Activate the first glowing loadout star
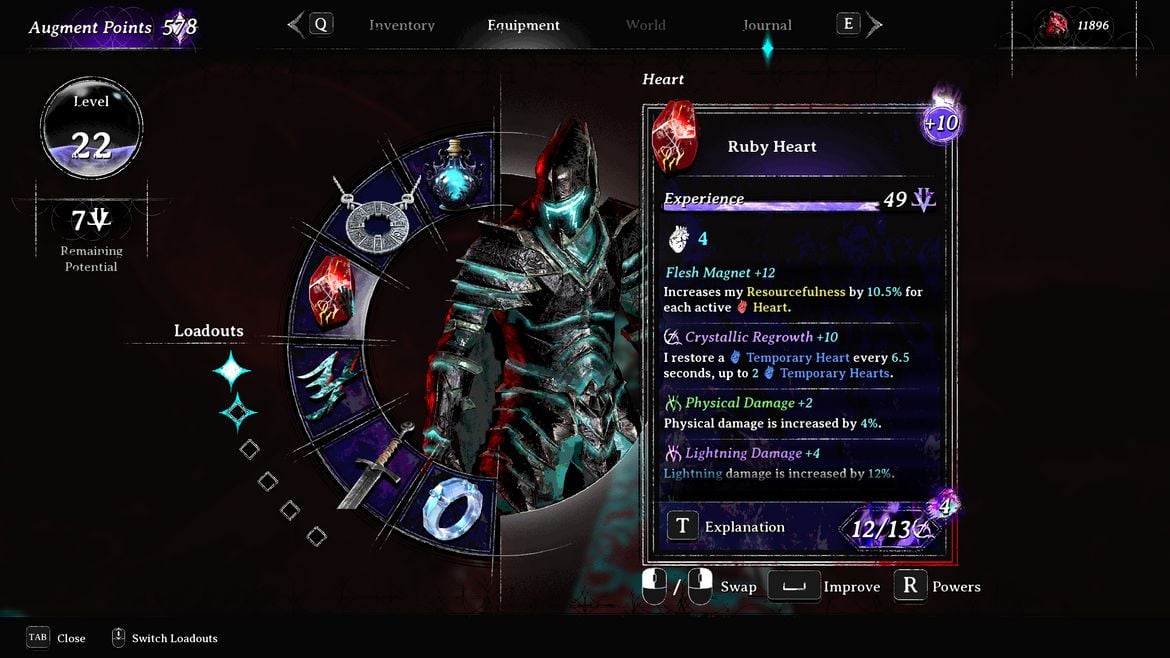This screenshot has height=658, width=1170. click(231, 371)
